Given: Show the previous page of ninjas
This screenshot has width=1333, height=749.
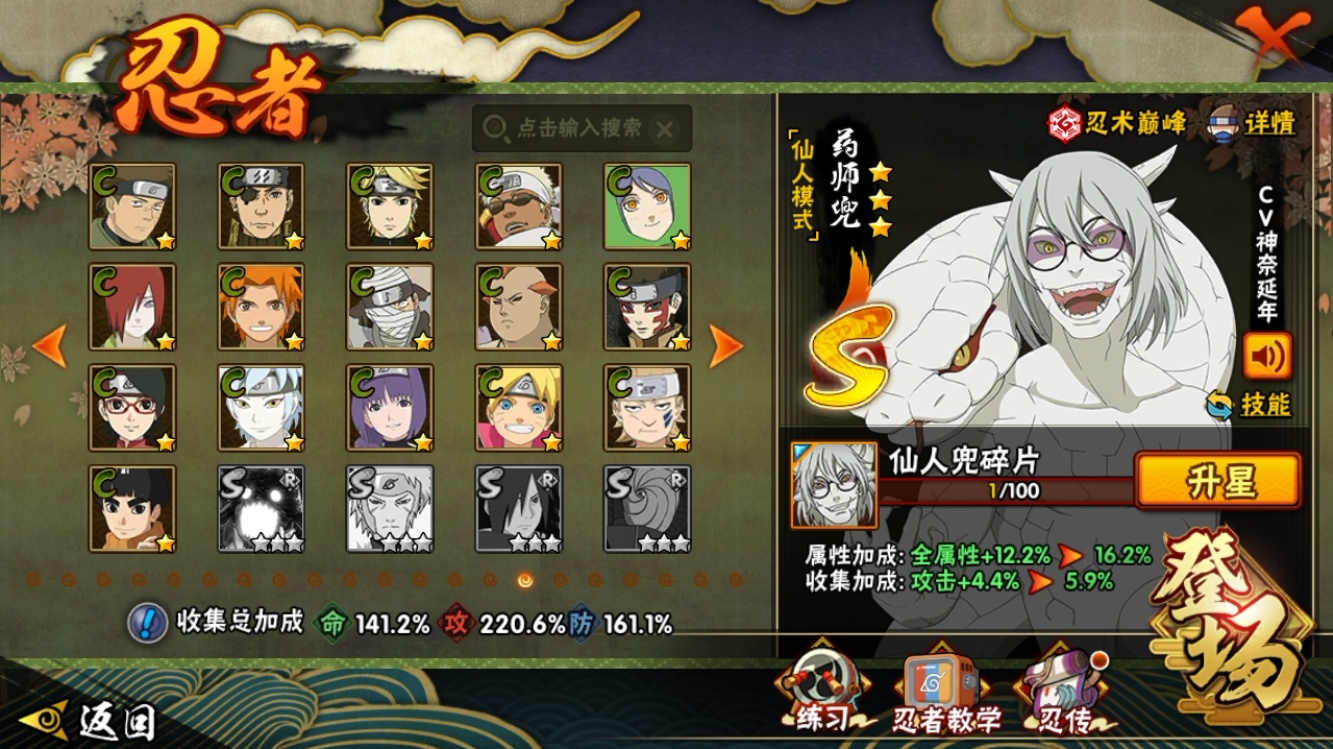Looking at the screenshot, I should coord(50,346).
